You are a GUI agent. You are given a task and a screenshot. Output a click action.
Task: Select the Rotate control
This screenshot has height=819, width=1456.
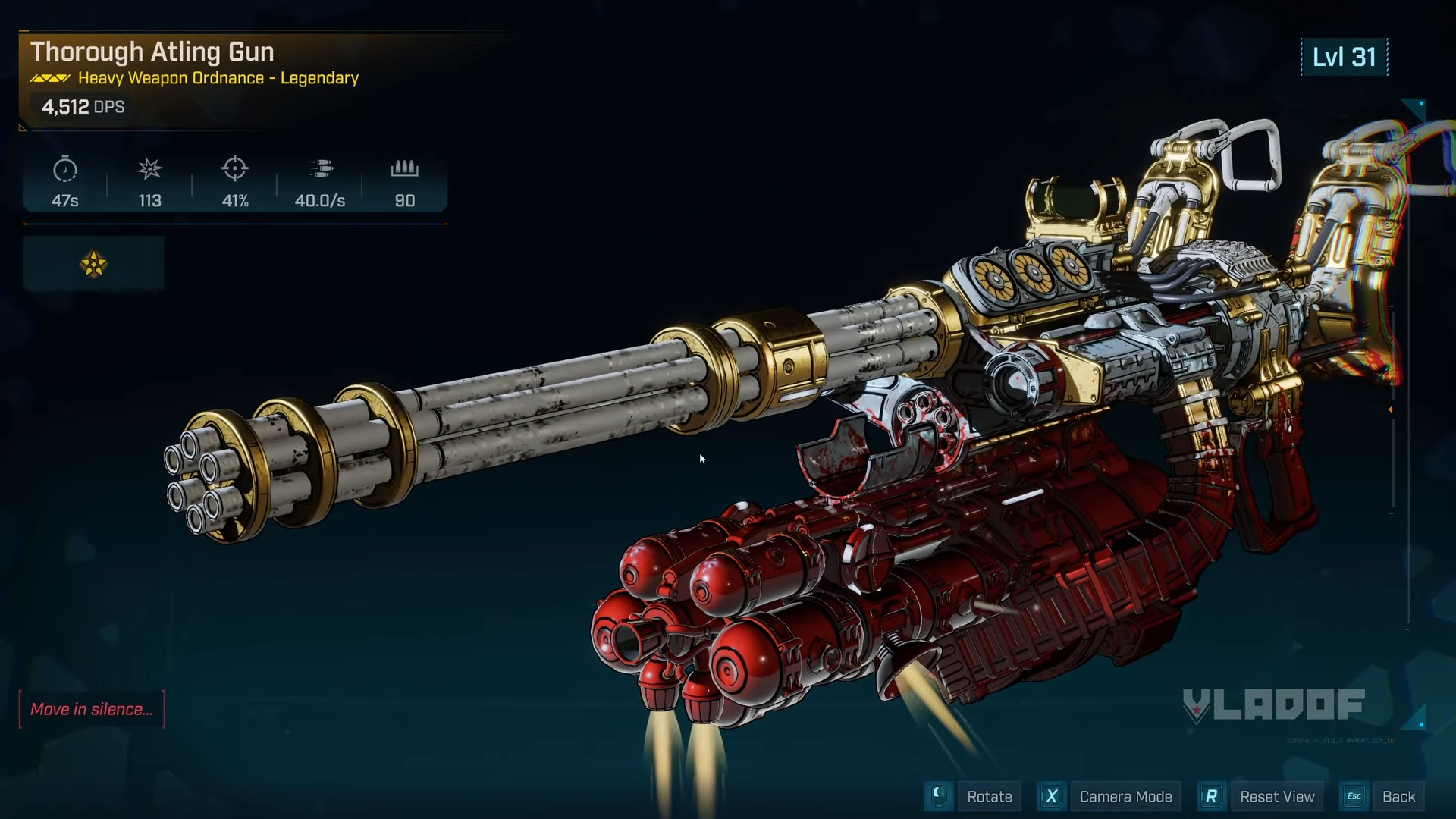tap(989, 796)
